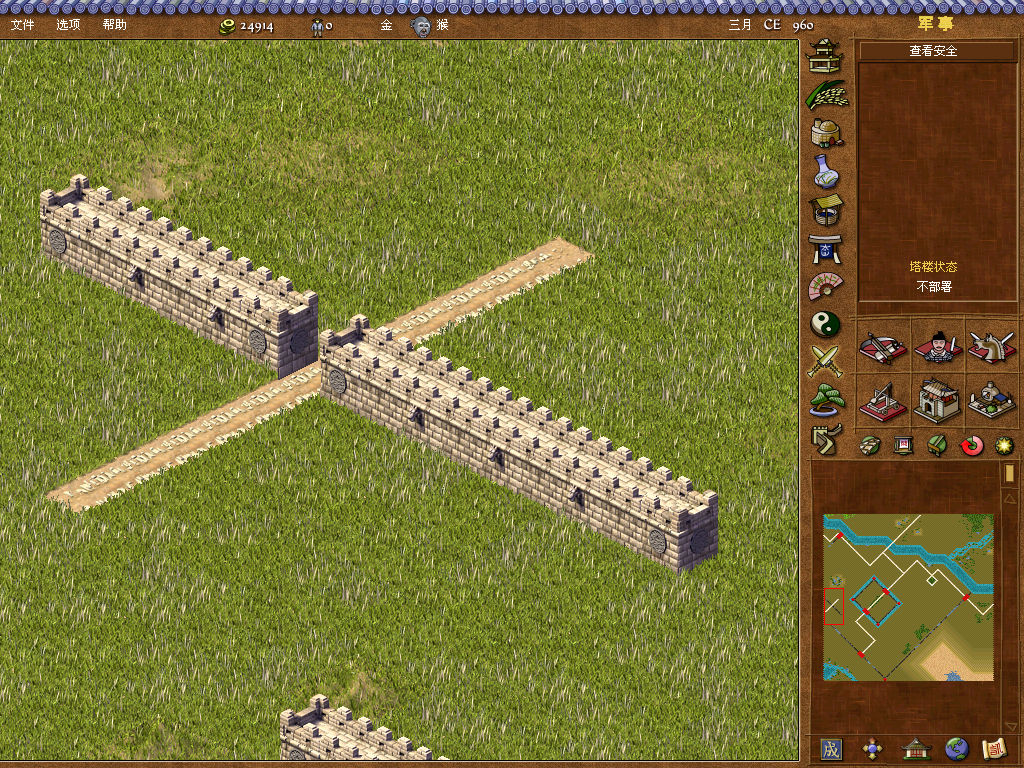Click the red undo arrow button

970,445
